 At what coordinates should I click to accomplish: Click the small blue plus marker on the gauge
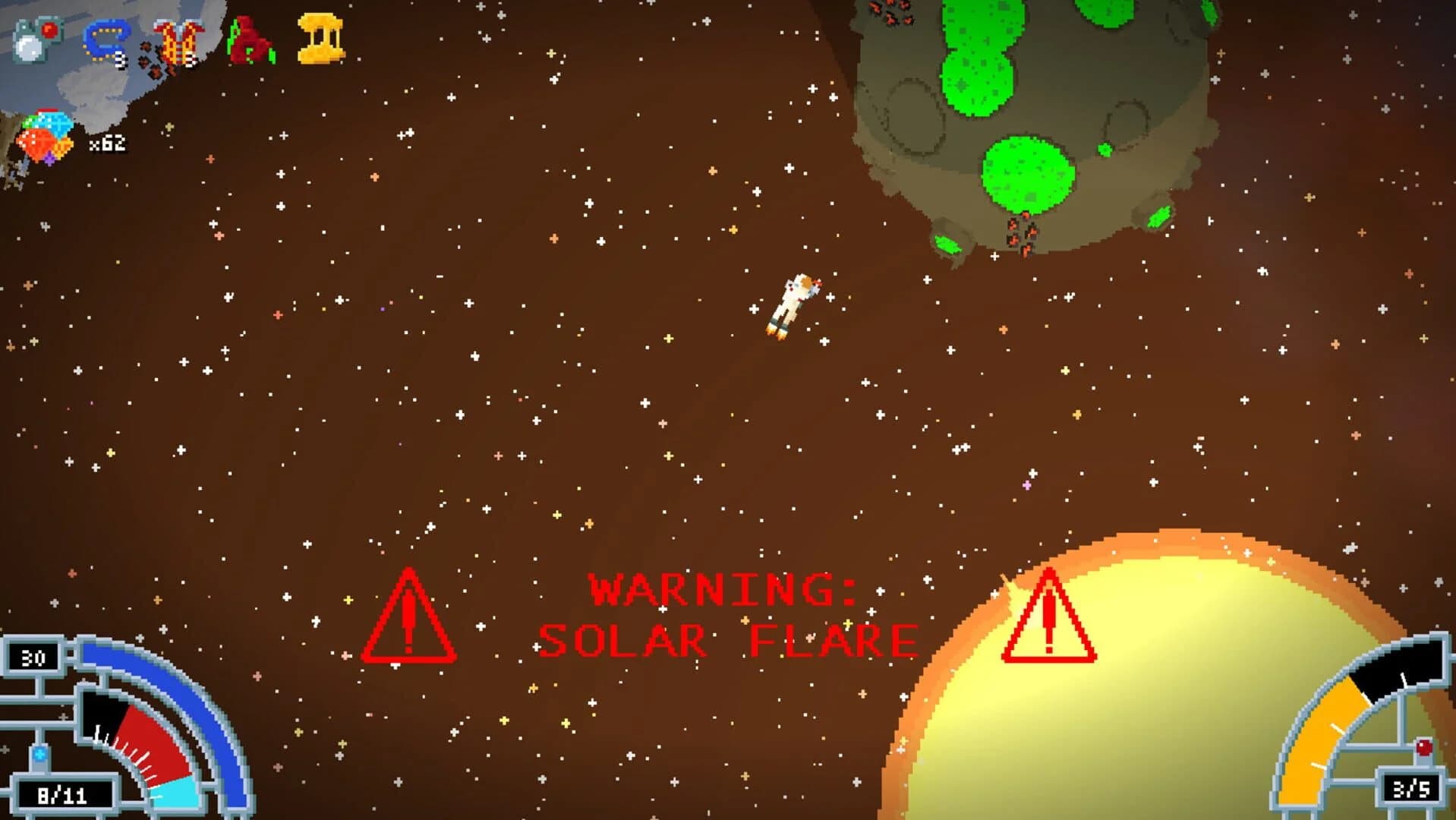tap(39, 753)
